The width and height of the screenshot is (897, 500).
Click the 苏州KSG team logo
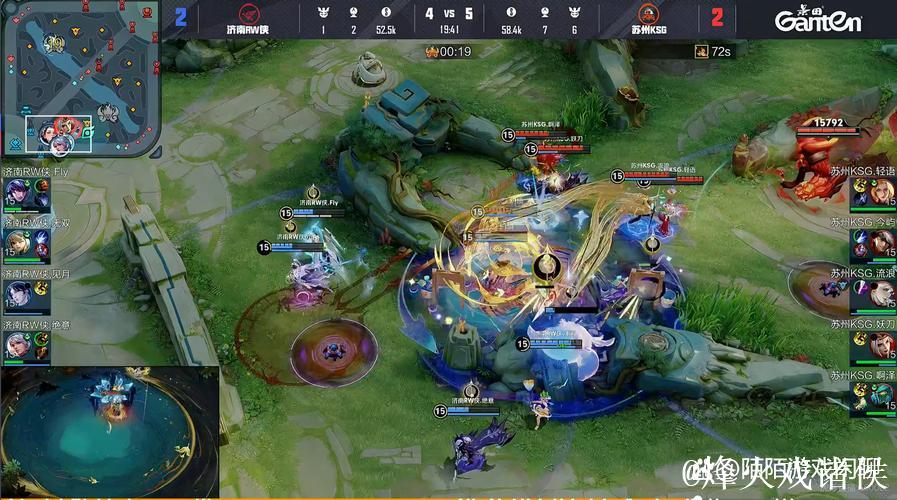coord(647,15)
